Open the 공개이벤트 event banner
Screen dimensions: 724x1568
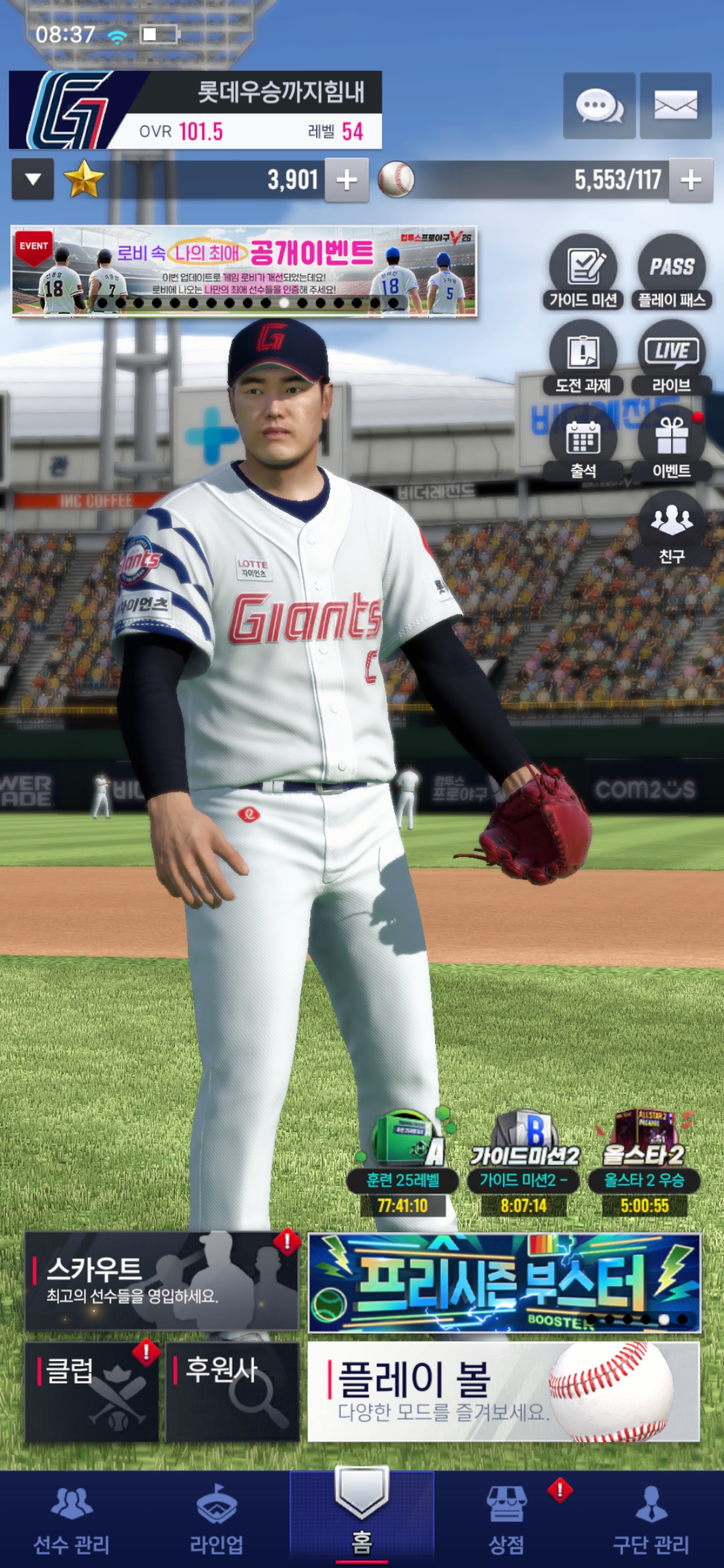tap(244, 271)
